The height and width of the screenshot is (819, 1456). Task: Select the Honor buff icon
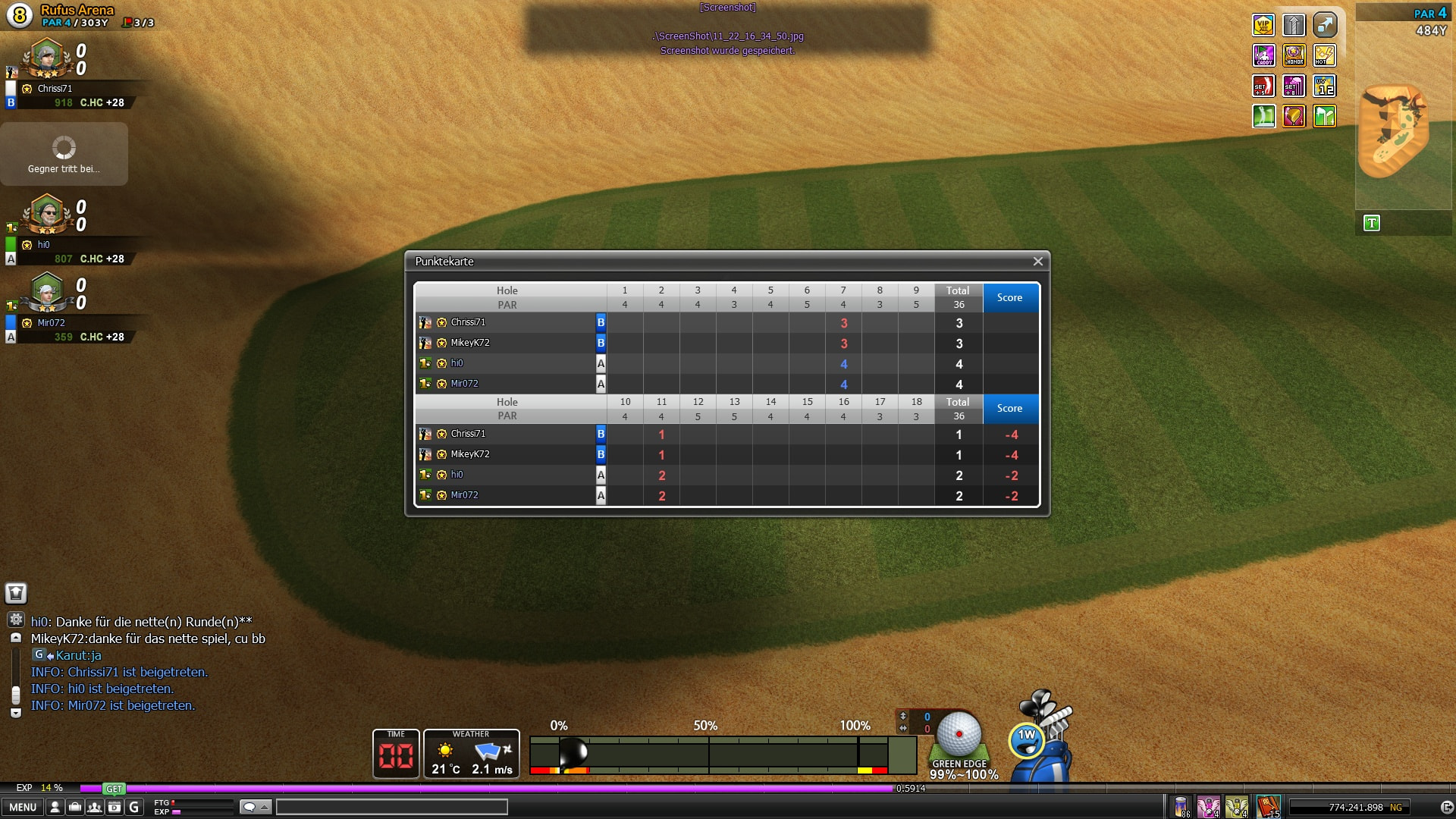(1294, 55)
